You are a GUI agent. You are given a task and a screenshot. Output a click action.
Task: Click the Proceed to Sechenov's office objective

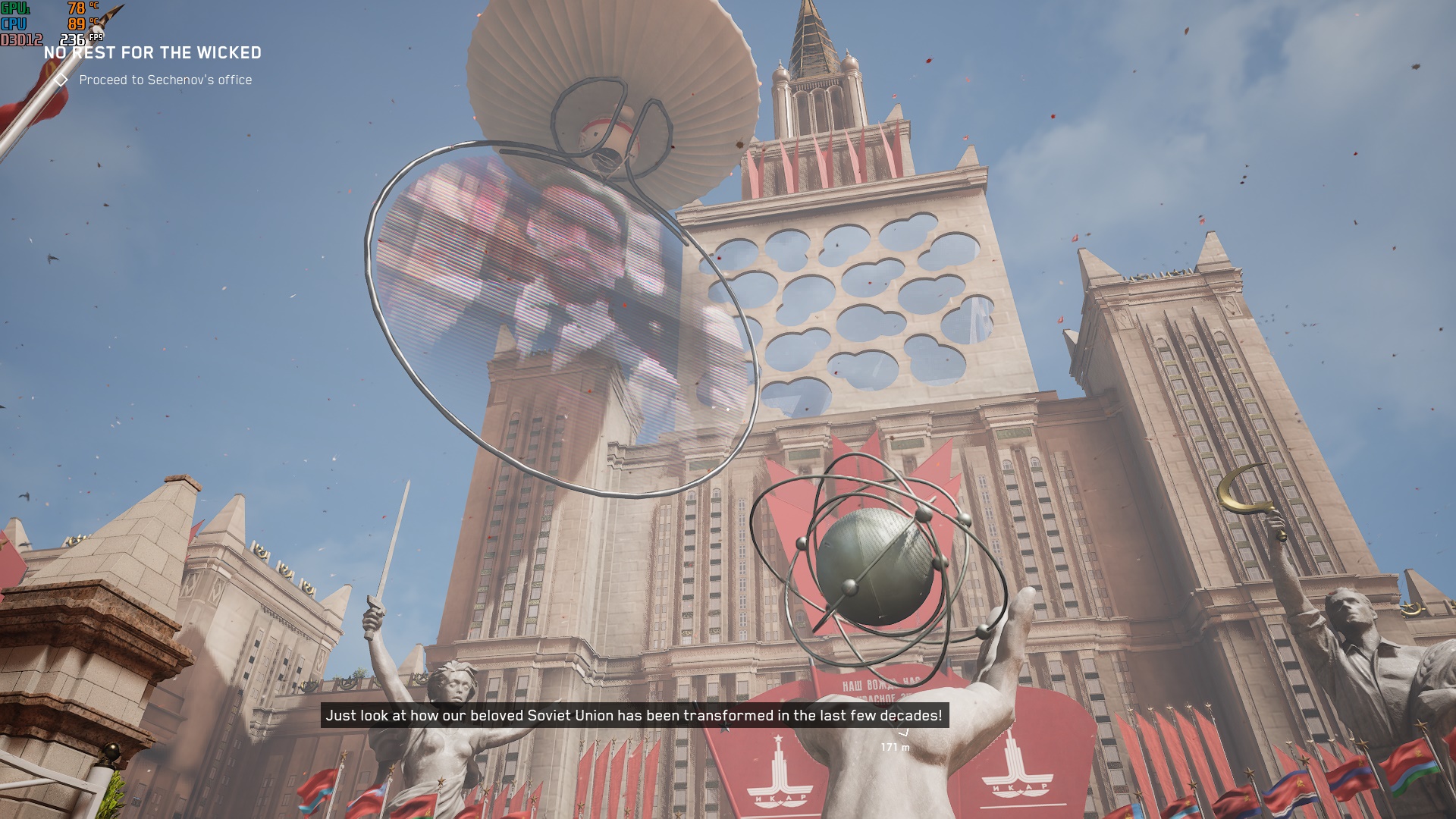click(x=165, y=80)
